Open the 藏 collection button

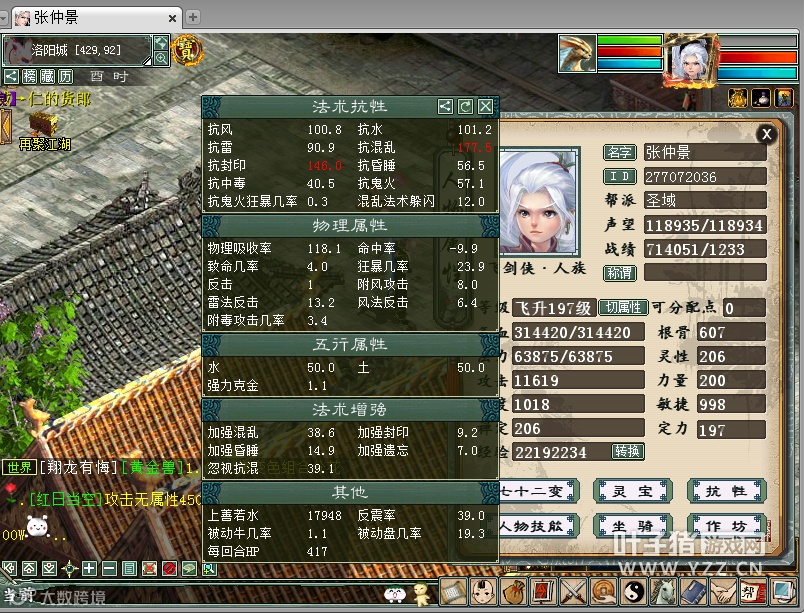47,76
